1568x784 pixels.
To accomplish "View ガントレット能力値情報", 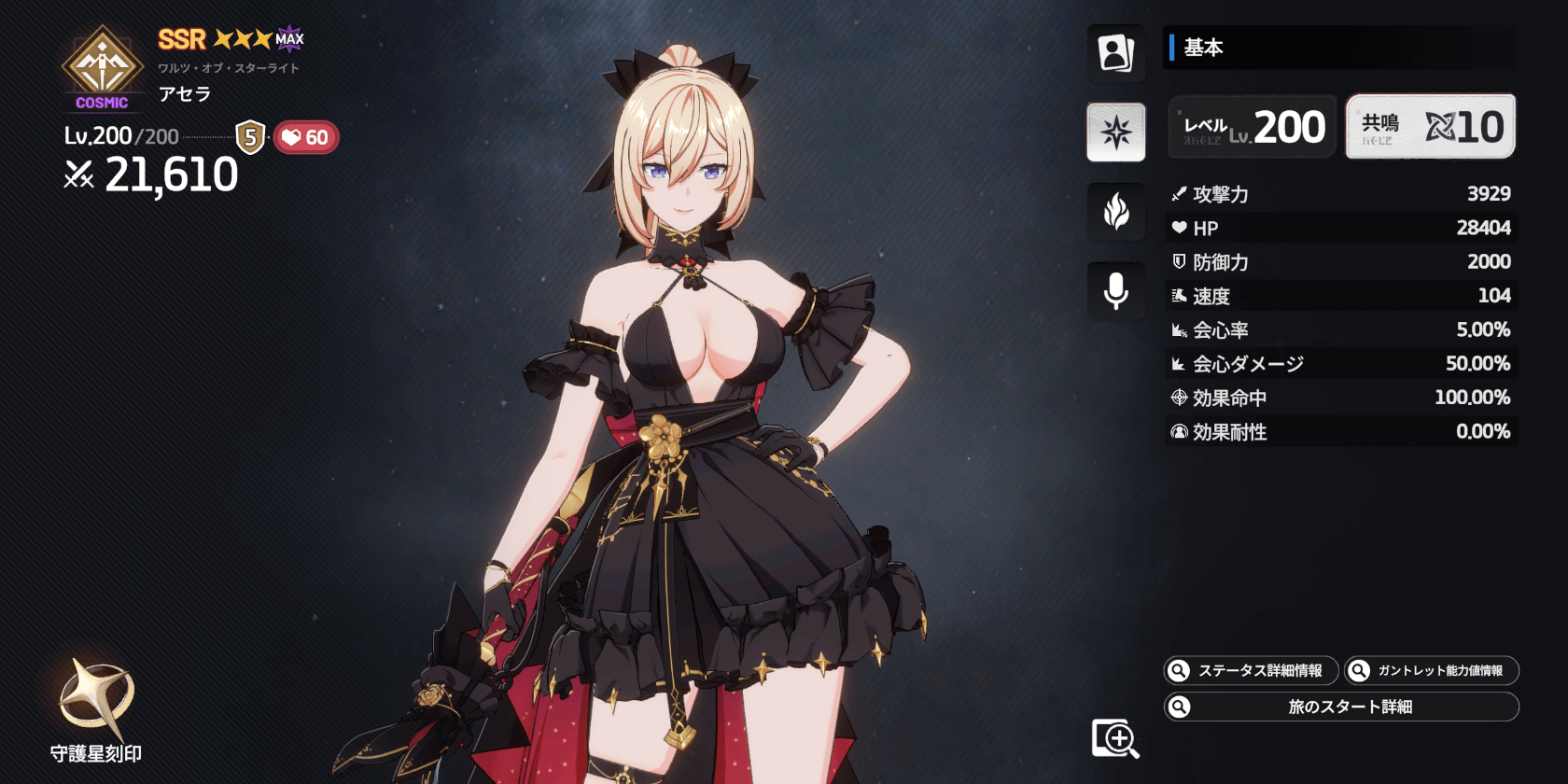I will pyautogui.click(x=1431, y=670).
